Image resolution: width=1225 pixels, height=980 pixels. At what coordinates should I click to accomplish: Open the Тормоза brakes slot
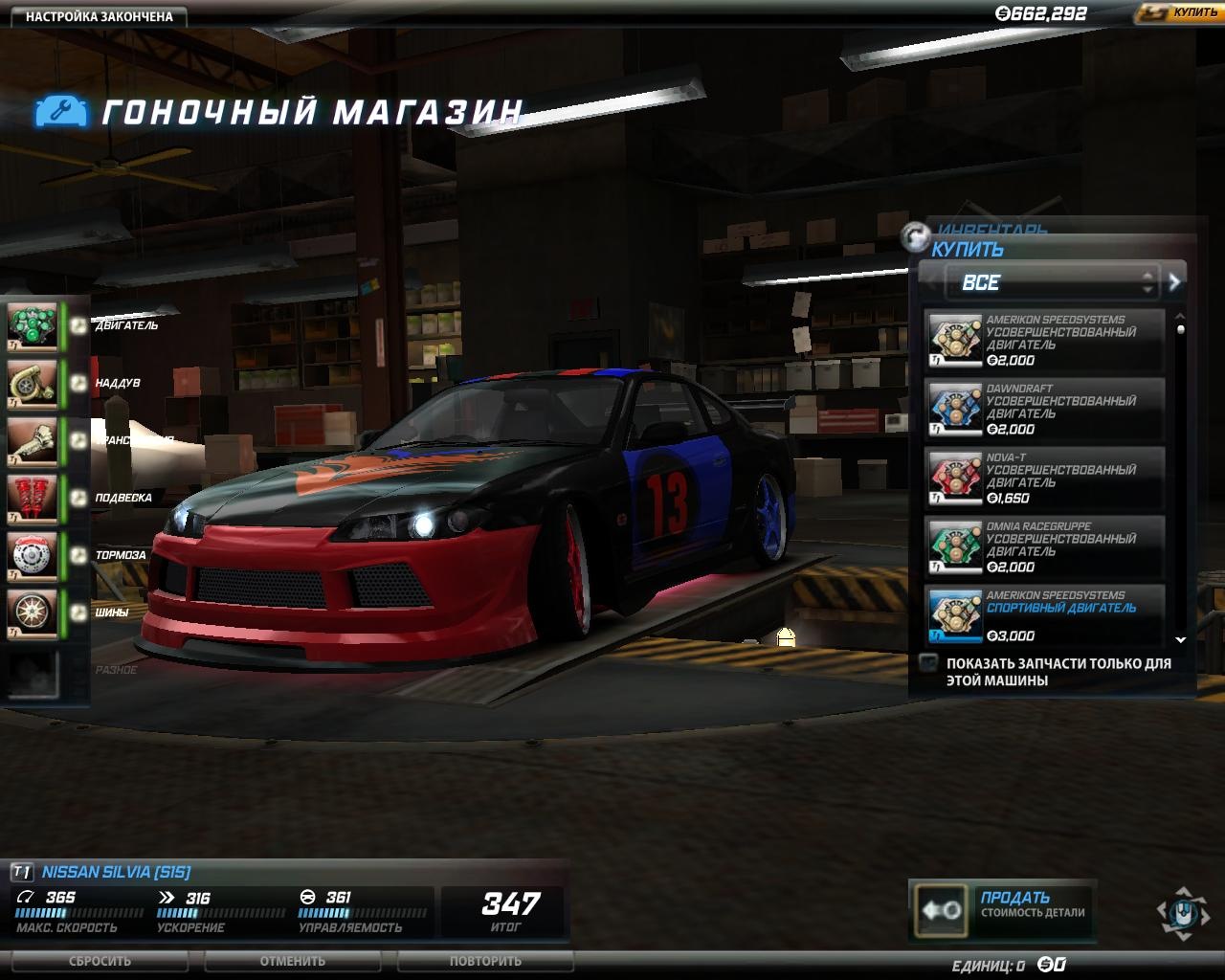click(33, 555)
